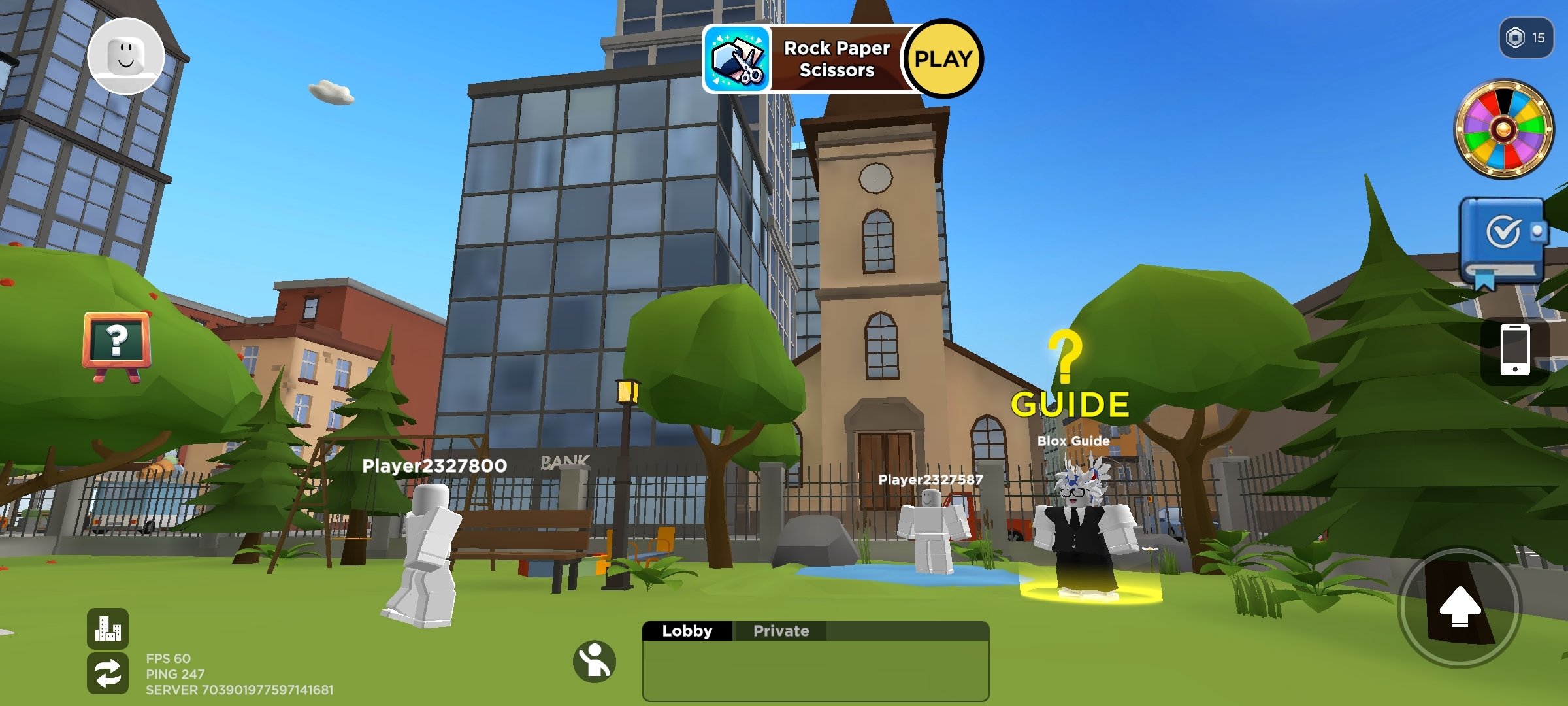Viewport: 1568px width, 706px height.
Task: Switch to the Private chat tab
Action: [781, 631]
